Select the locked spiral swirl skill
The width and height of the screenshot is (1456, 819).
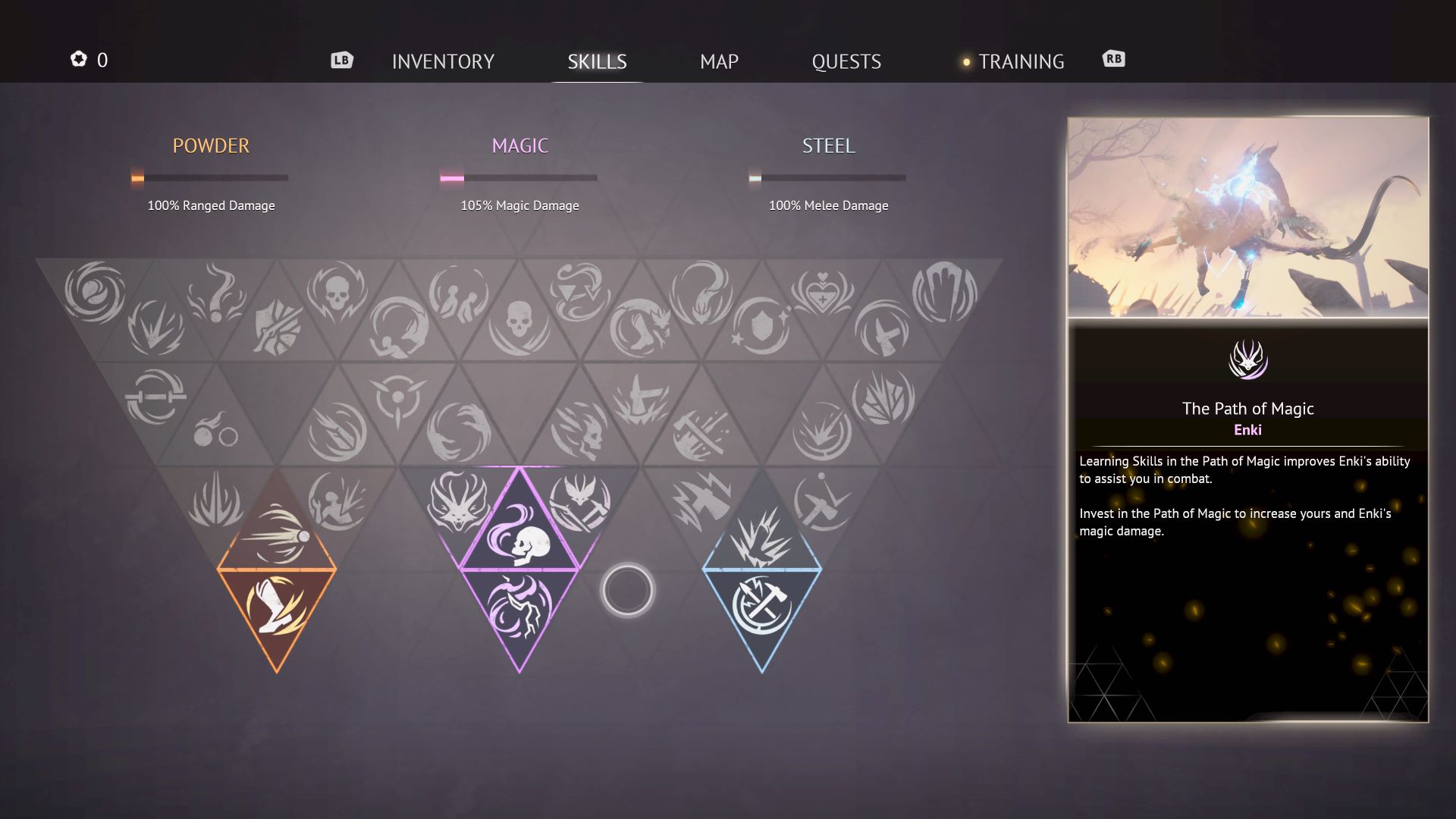[95, 291]
